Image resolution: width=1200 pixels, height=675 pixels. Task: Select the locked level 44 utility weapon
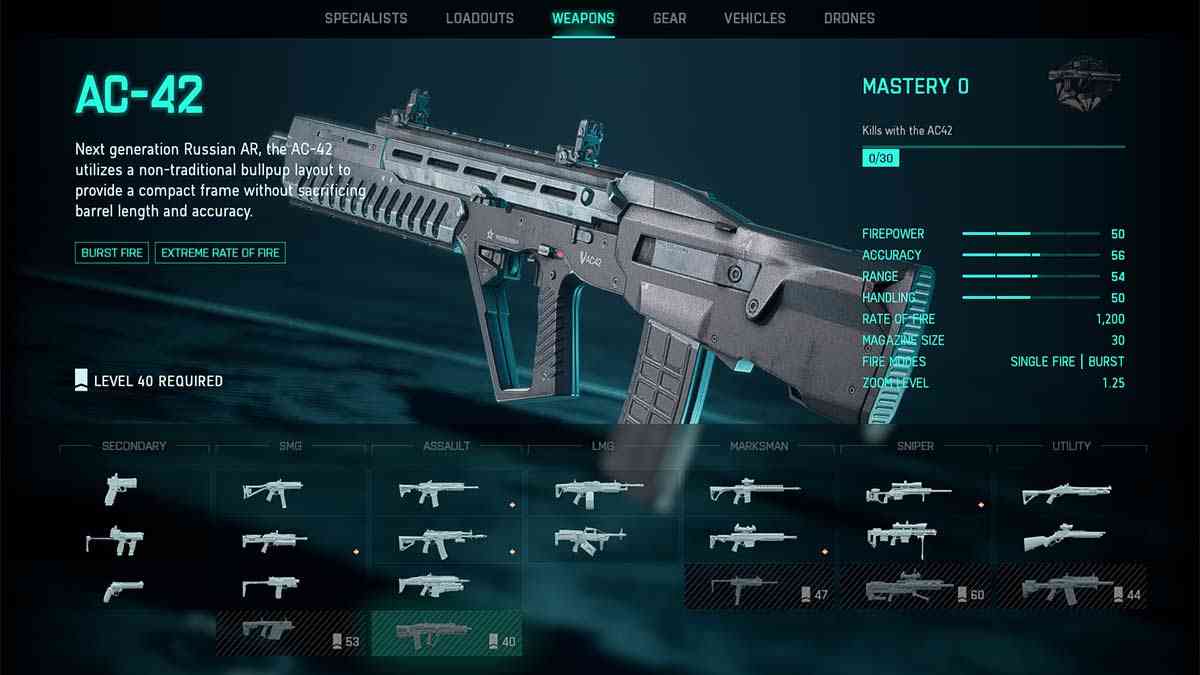(1071, 587)
